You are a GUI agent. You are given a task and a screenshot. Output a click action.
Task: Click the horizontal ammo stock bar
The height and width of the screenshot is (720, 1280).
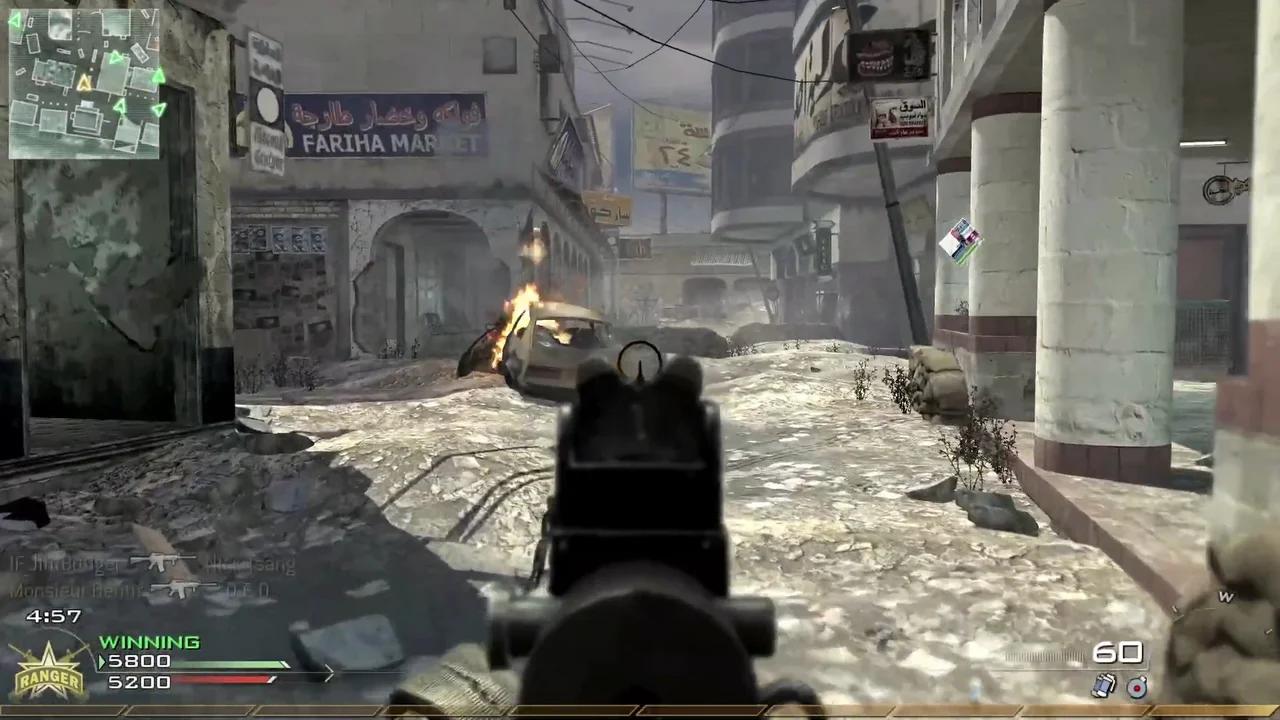[x=1045, y=655]
